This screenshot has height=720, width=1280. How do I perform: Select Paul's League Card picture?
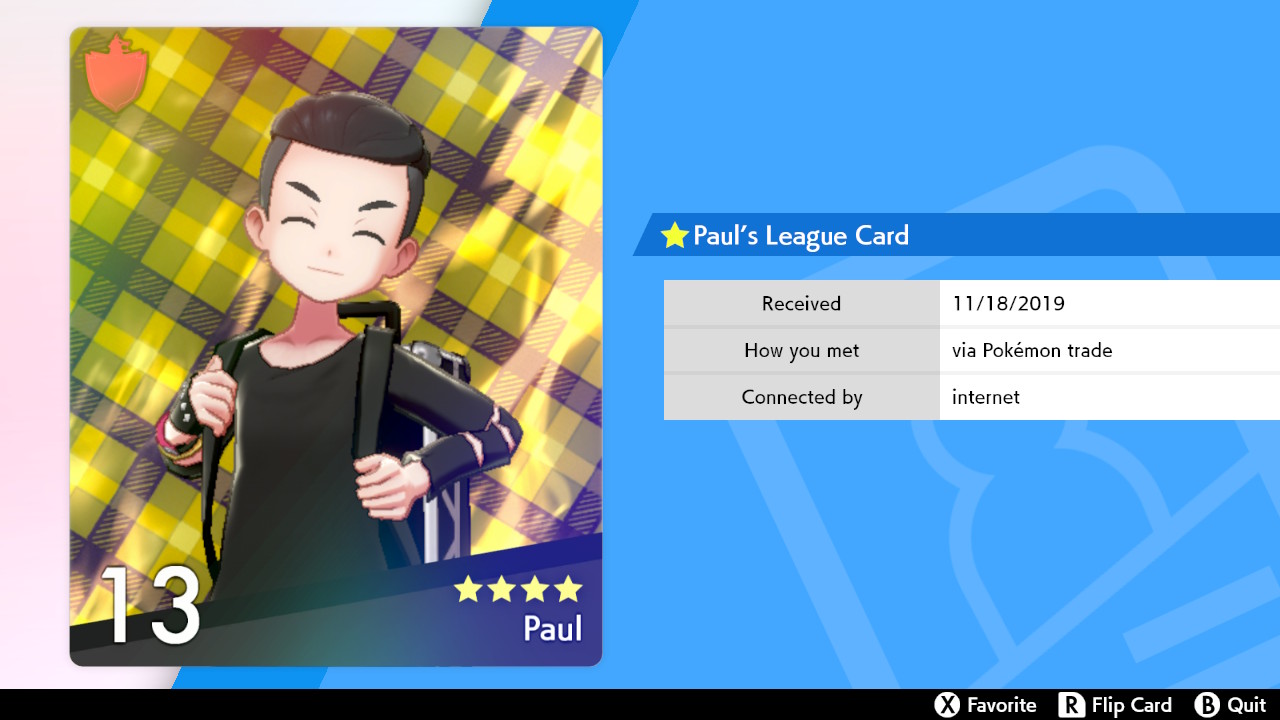point(336,346)
